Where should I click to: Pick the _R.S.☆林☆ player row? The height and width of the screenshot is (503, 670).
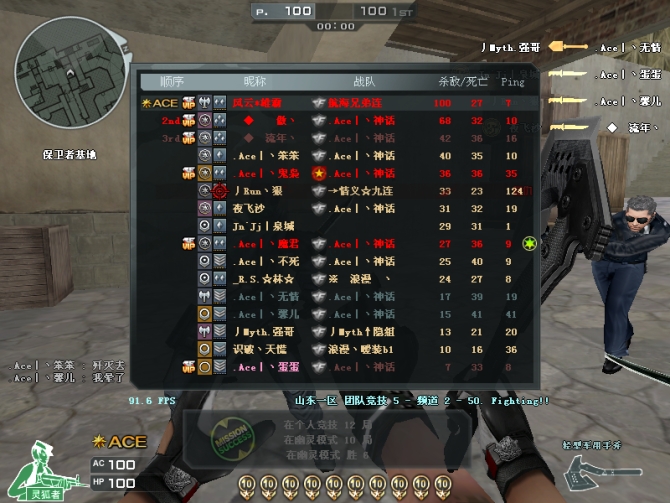click(x=338, y=279)
